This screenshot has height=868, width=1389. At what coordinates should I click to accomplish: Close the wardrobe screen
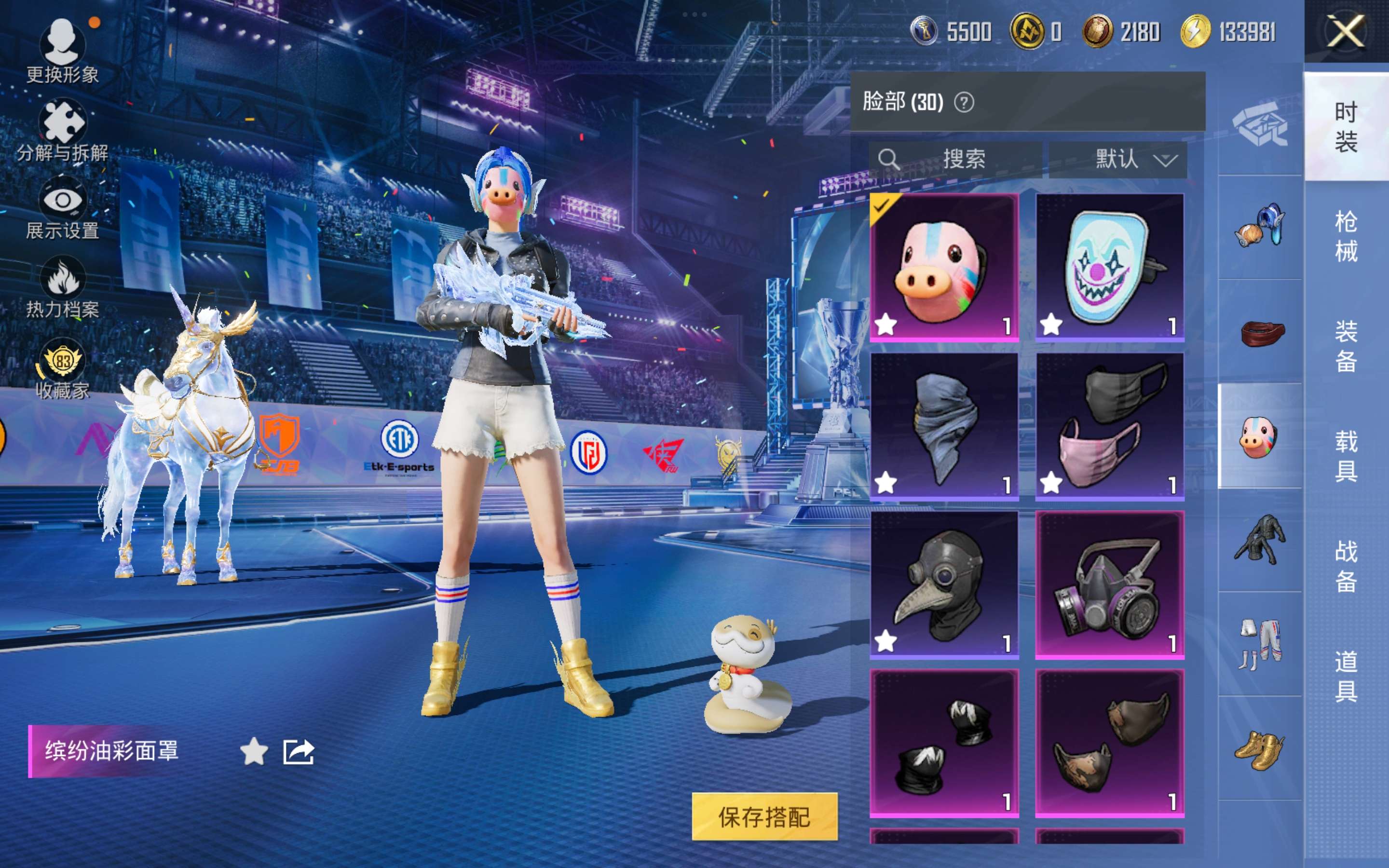pyautogui.click(x=1346, y=31)
